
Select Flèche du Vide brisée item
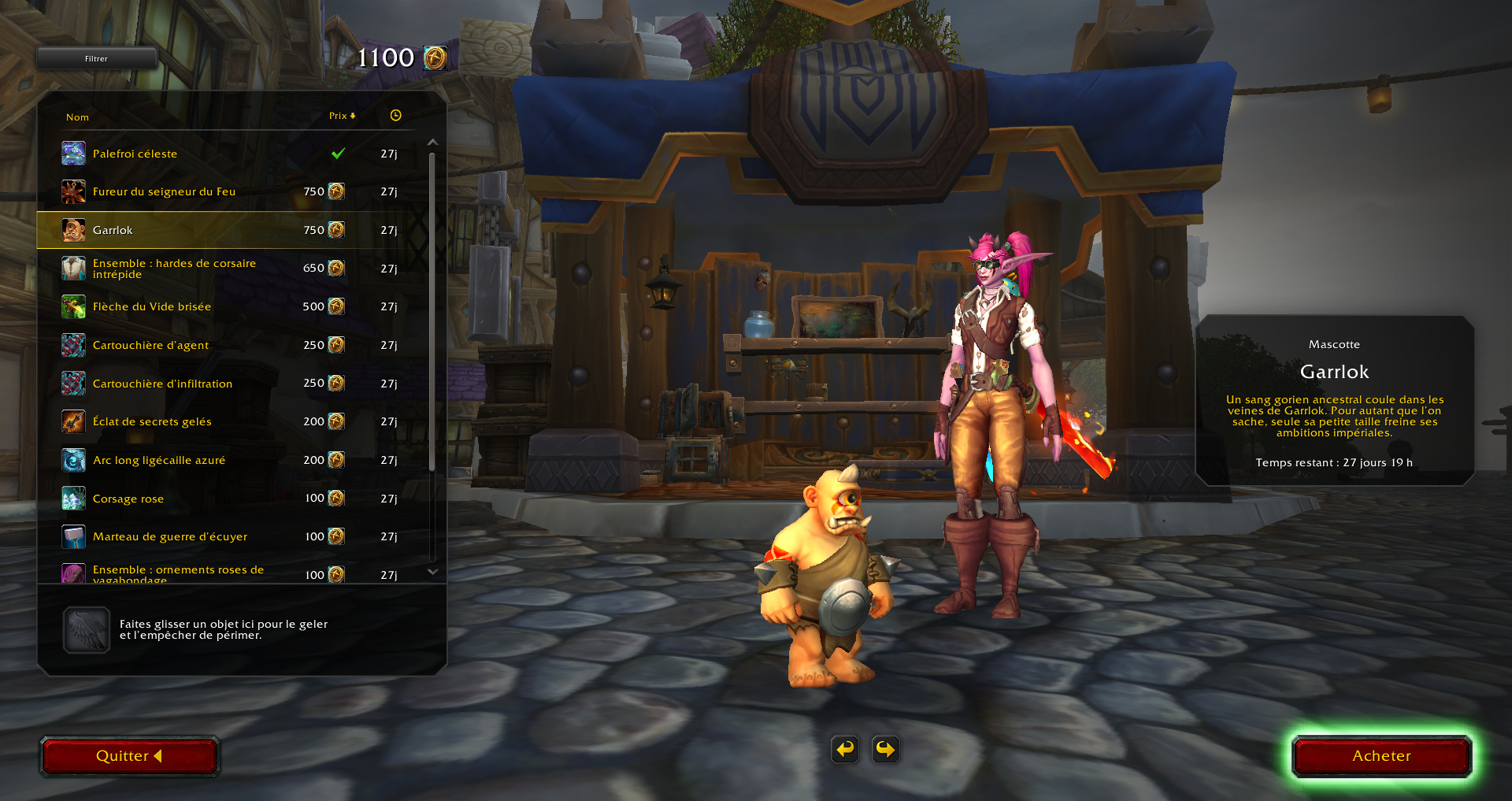152,306
